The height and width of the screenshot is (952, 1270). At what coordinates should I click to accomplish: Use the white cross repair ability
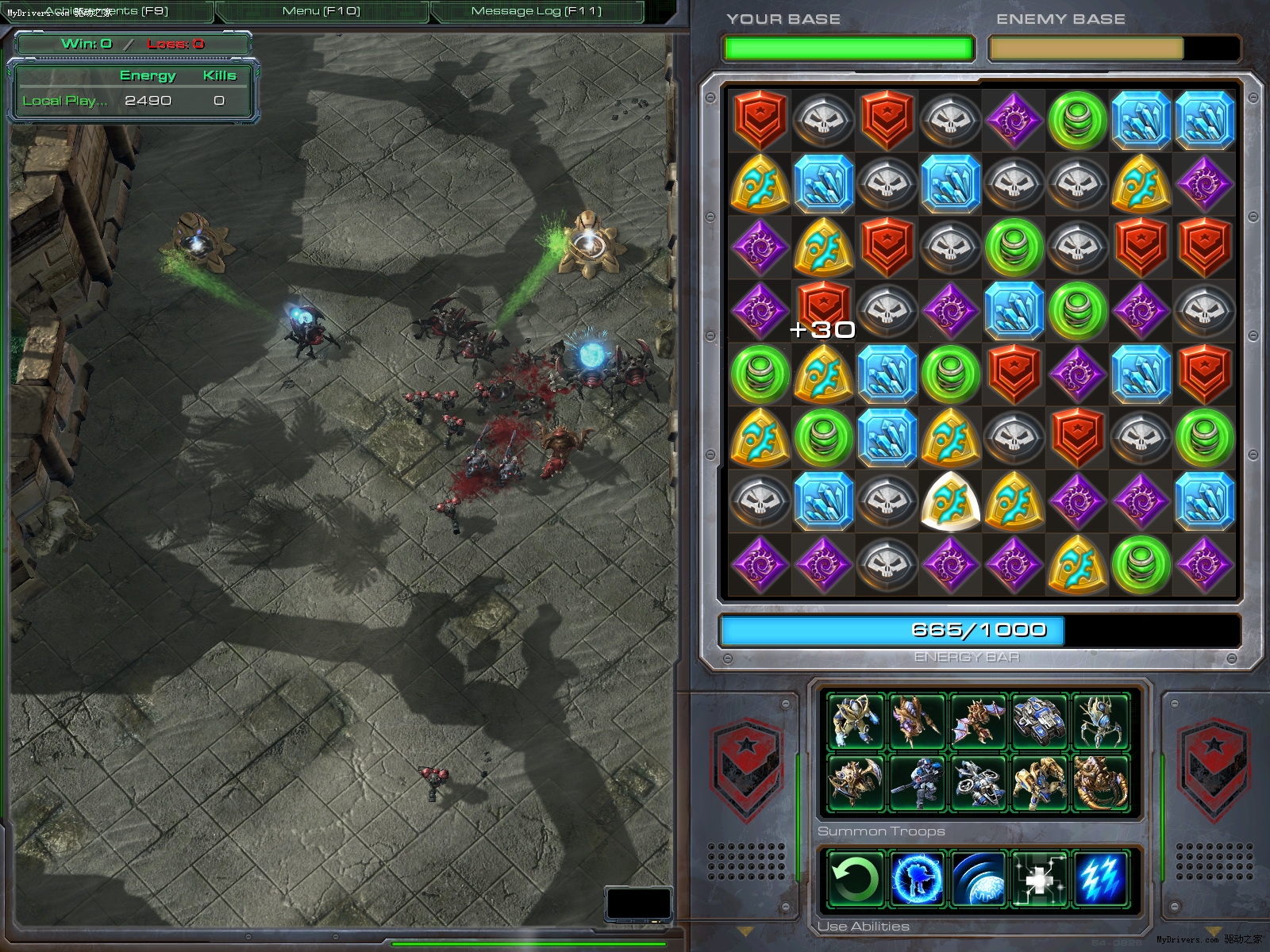point(1038,878)
